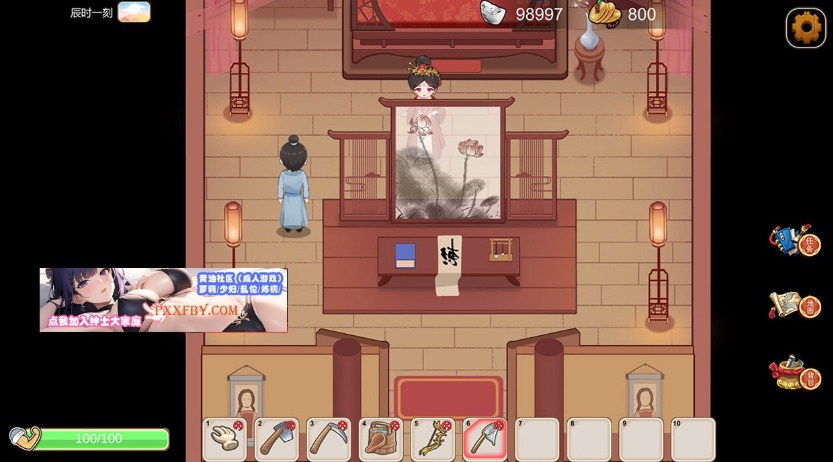Screen dimensions: 833x462
Task: Select the hoe in hotbar slot 2
Action: (x=277, y=439)
